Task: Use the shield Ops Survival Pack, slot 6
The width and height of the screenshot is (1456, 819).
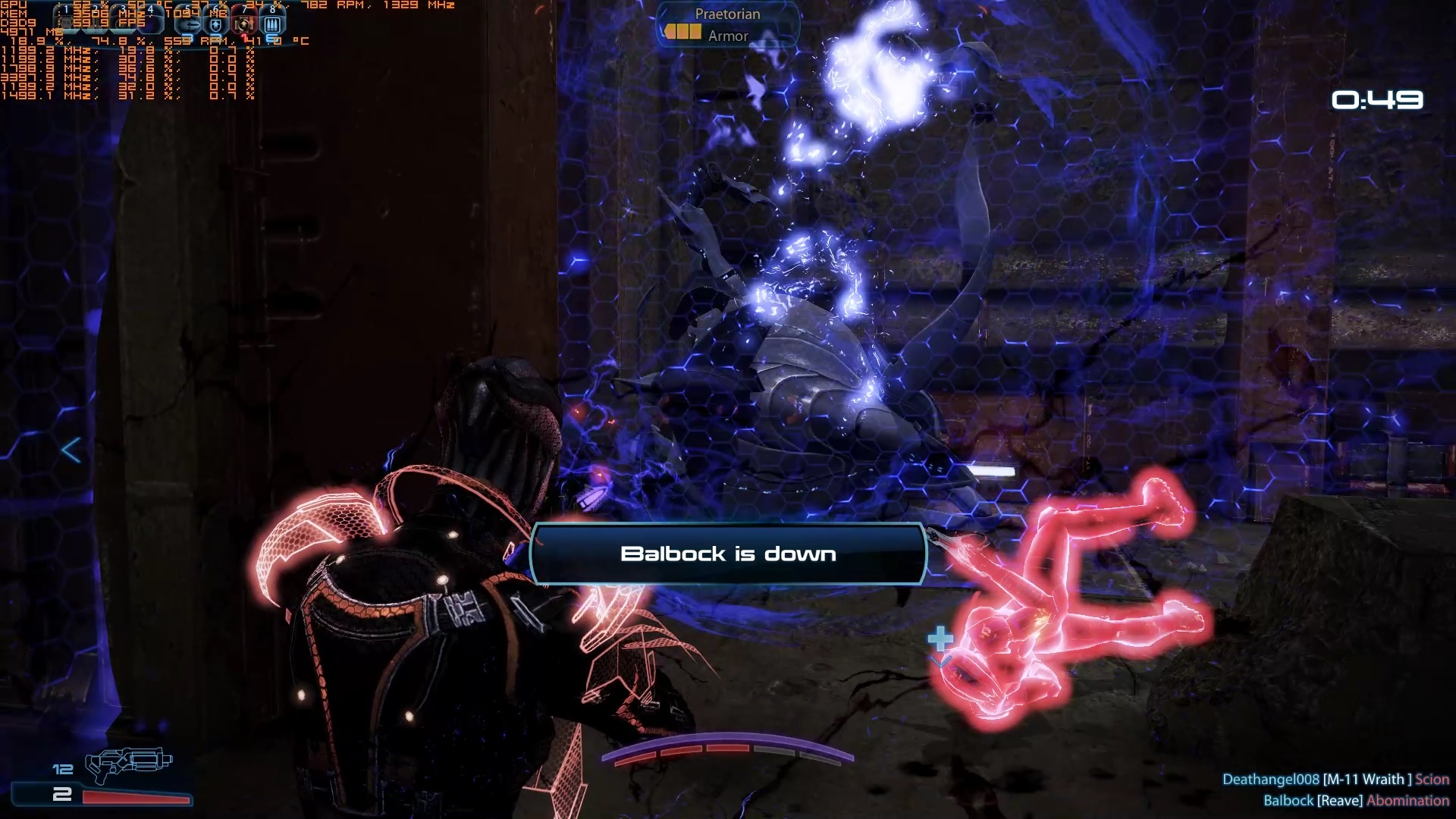Action: (216, 24)
